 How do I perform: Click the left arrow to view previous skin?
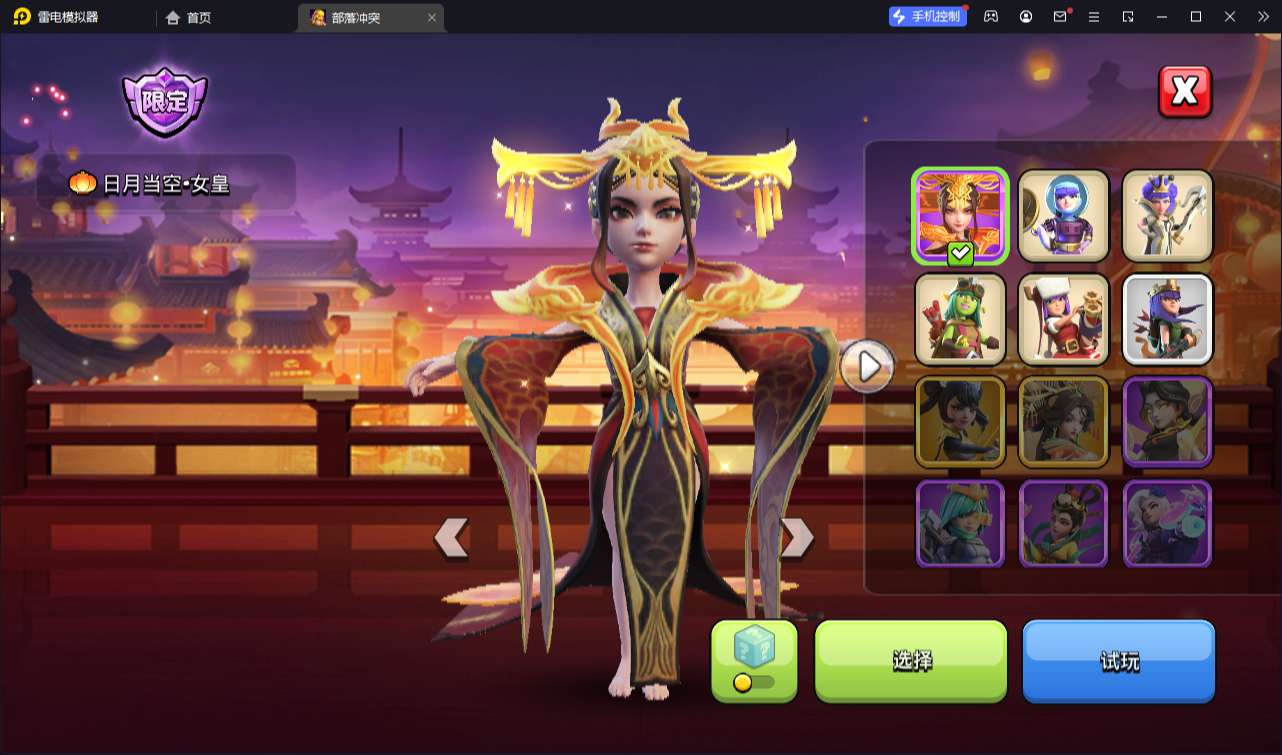(452, 537)
